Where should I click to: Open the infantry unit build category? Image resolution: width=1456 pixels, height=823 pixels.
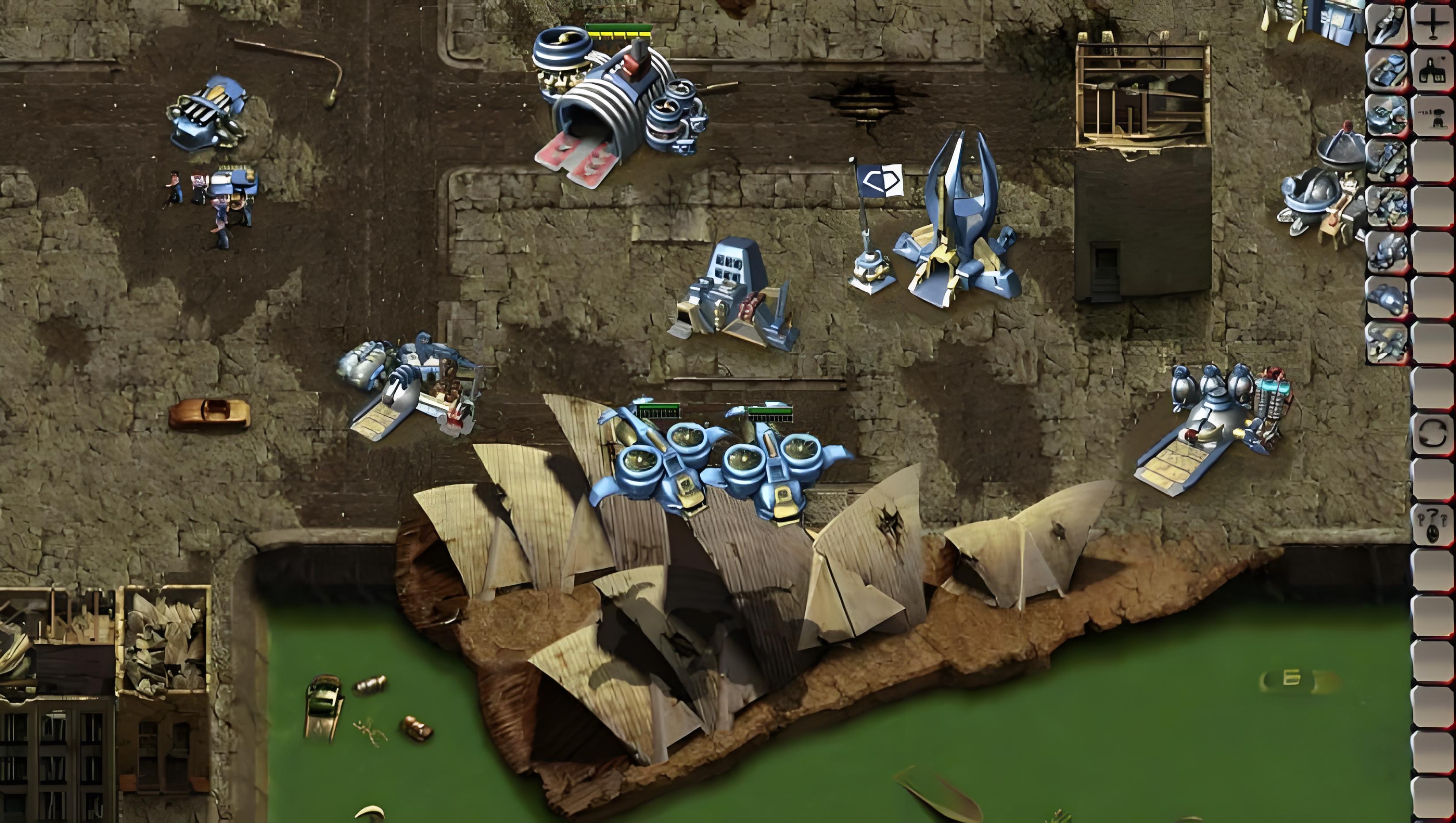click(x=1433, y=116)
